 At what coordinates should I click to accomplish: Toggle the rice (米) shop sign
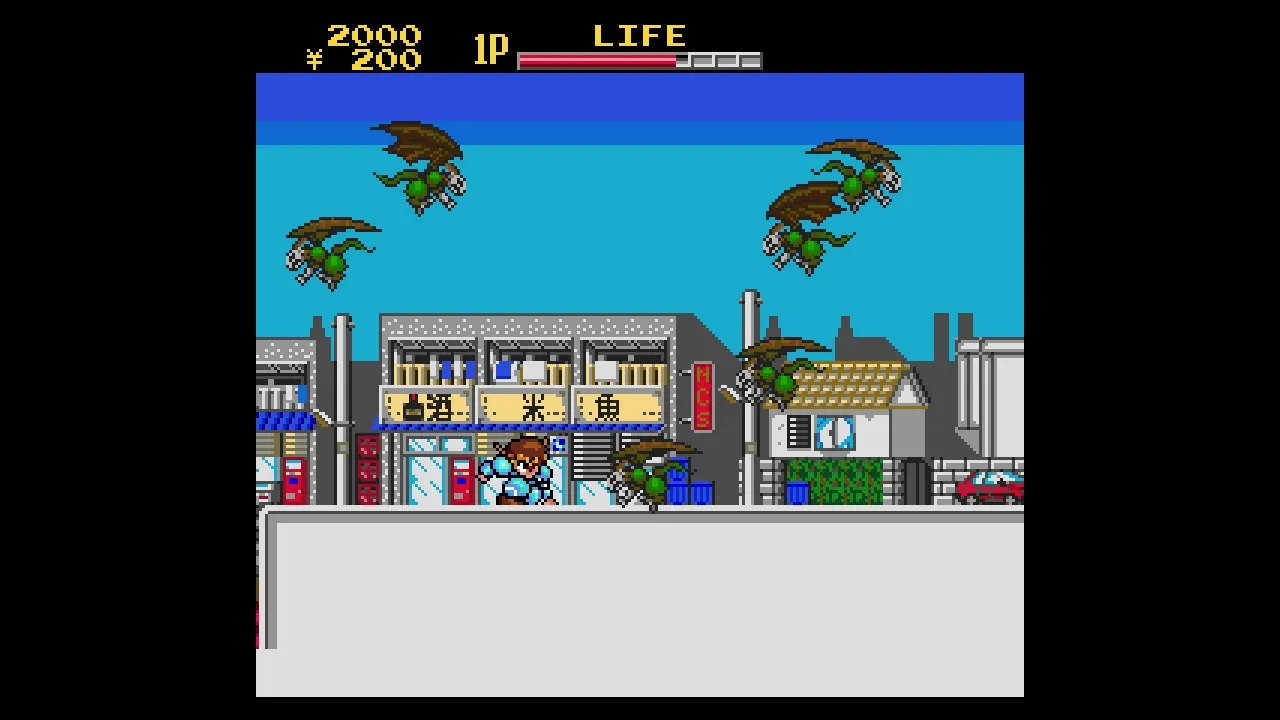(521, 405)
